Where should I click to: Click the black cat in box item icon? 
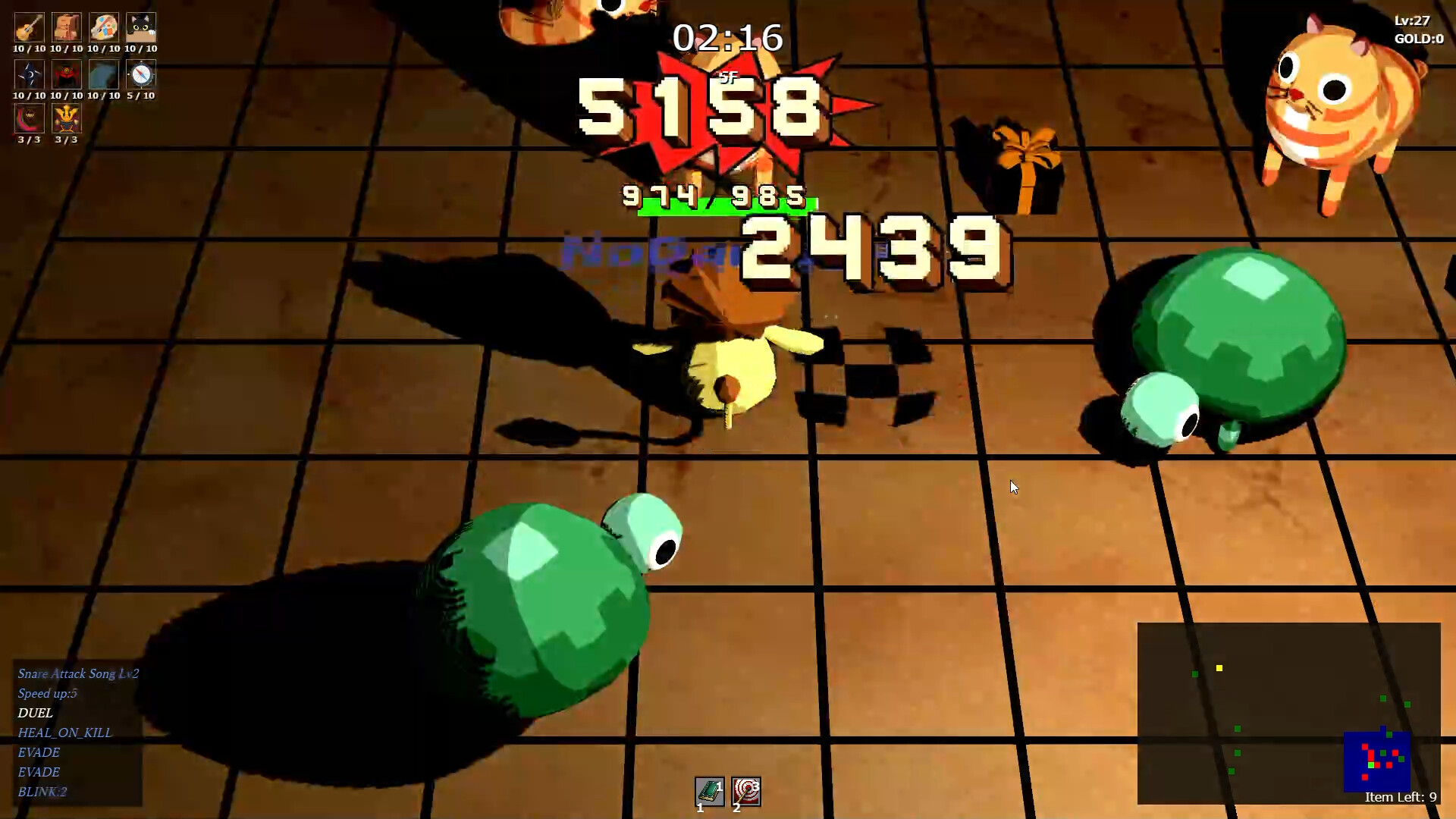(x=141, y=28)
